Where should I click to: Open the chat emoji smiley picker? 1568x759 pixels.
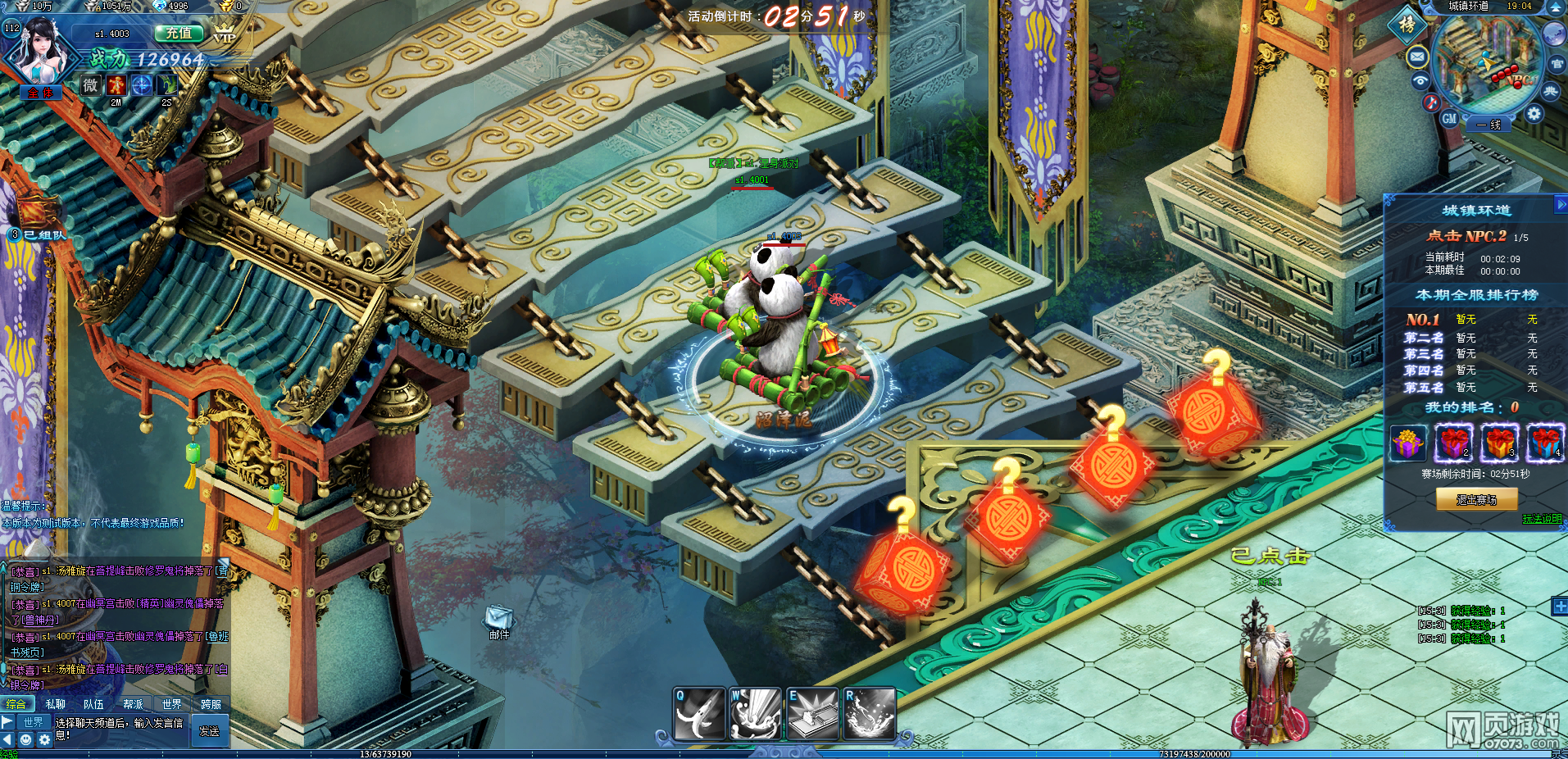click(26, 740)
